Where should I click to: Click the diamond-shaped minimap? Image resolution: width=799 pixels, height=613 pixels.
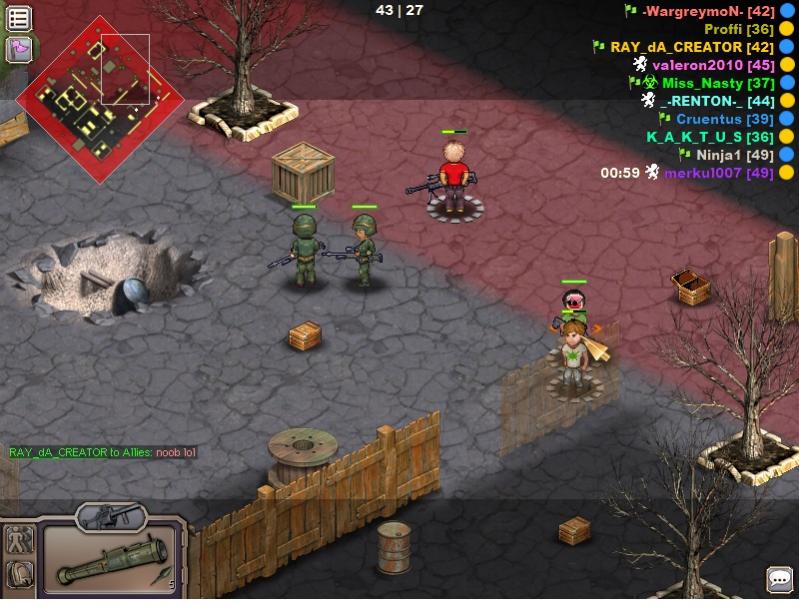(x=100, y=99)
